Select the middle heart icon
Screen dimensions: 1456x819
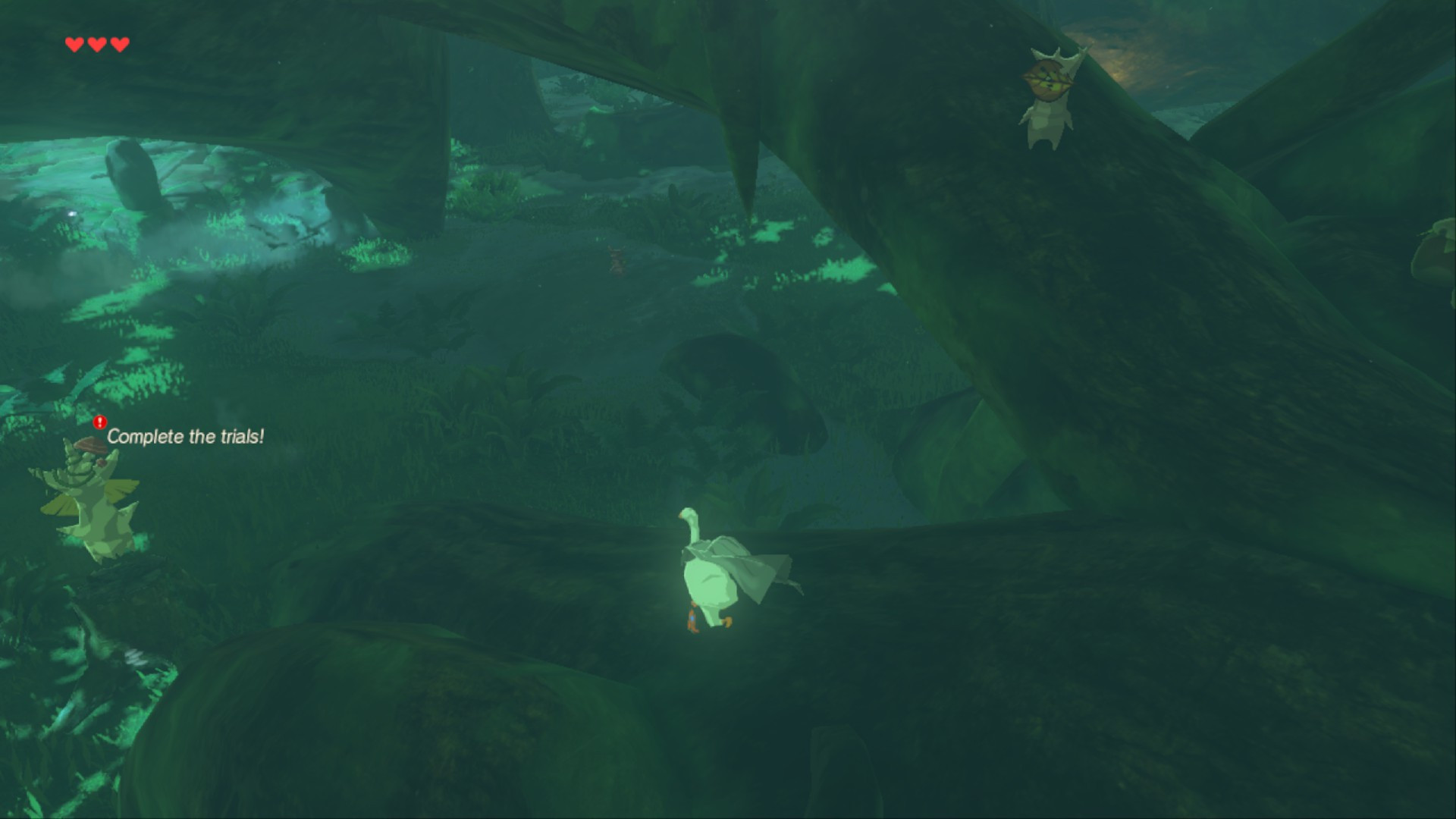pyautogui.click(x=96, y=43)
